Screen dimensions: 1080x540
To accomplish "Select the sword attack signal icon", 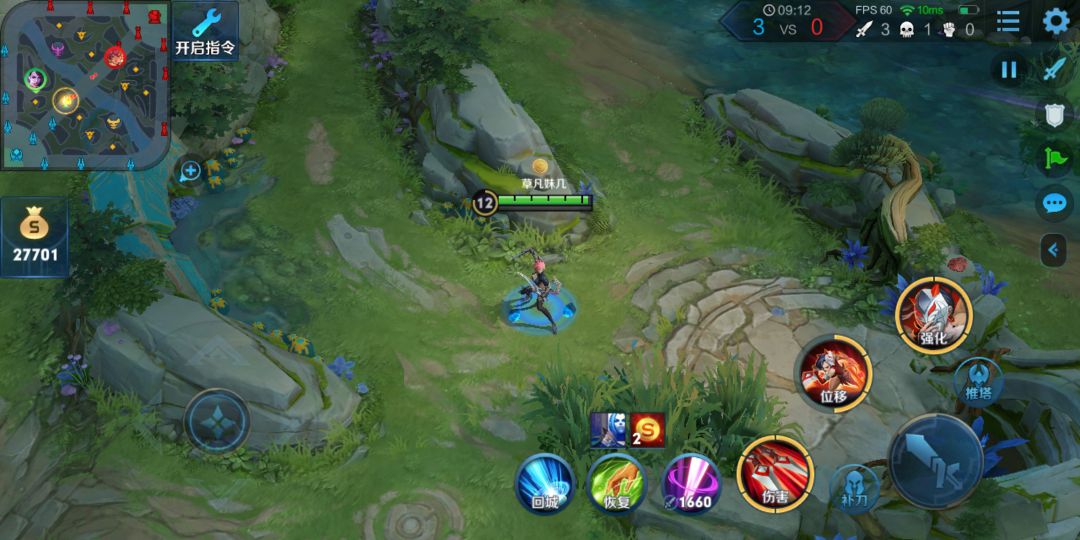I will (x=1055, y=69).
